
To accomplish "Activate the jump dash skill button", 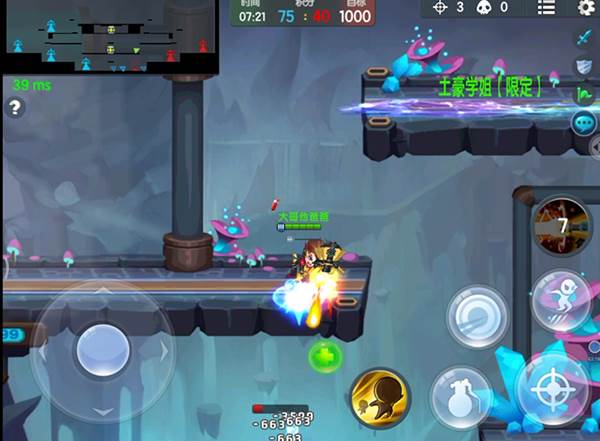I will [x=559, y=297].
